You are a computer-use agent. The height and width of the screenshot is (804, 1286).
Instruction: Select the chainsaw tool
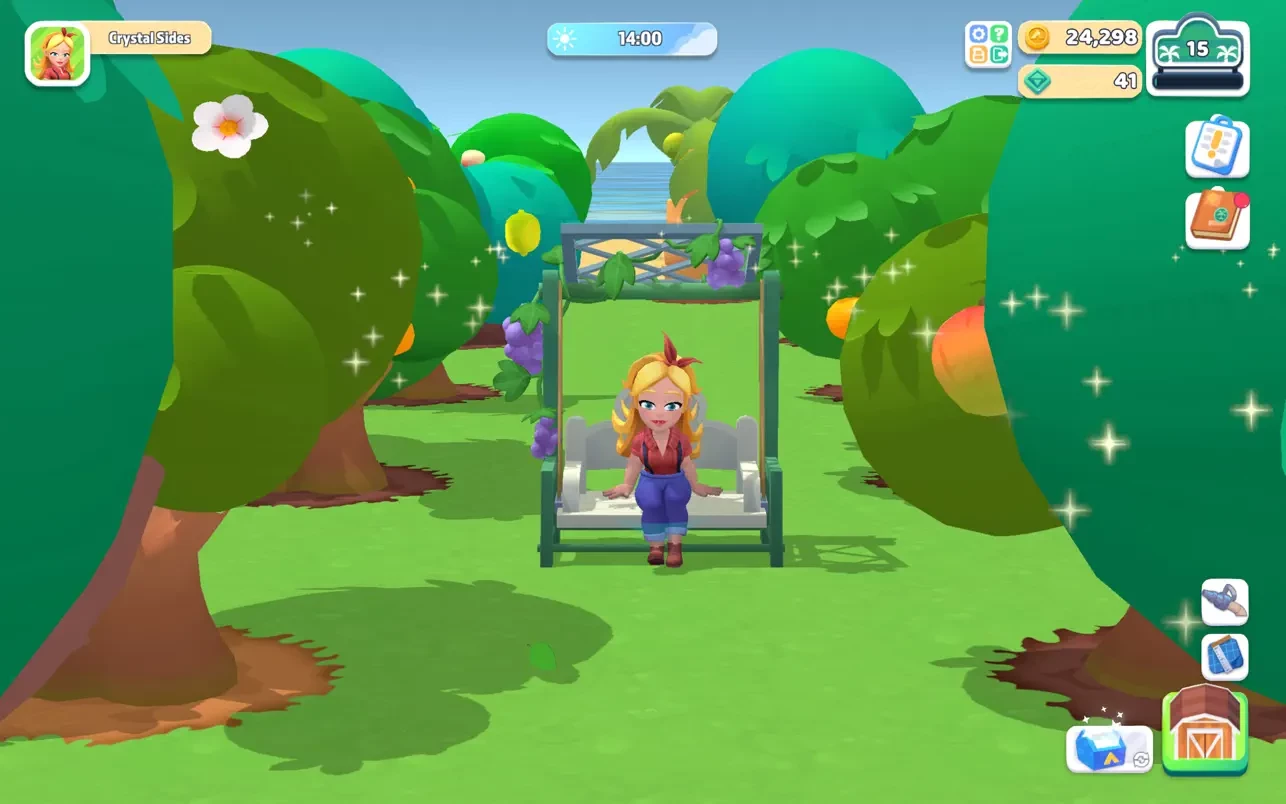1224,602
